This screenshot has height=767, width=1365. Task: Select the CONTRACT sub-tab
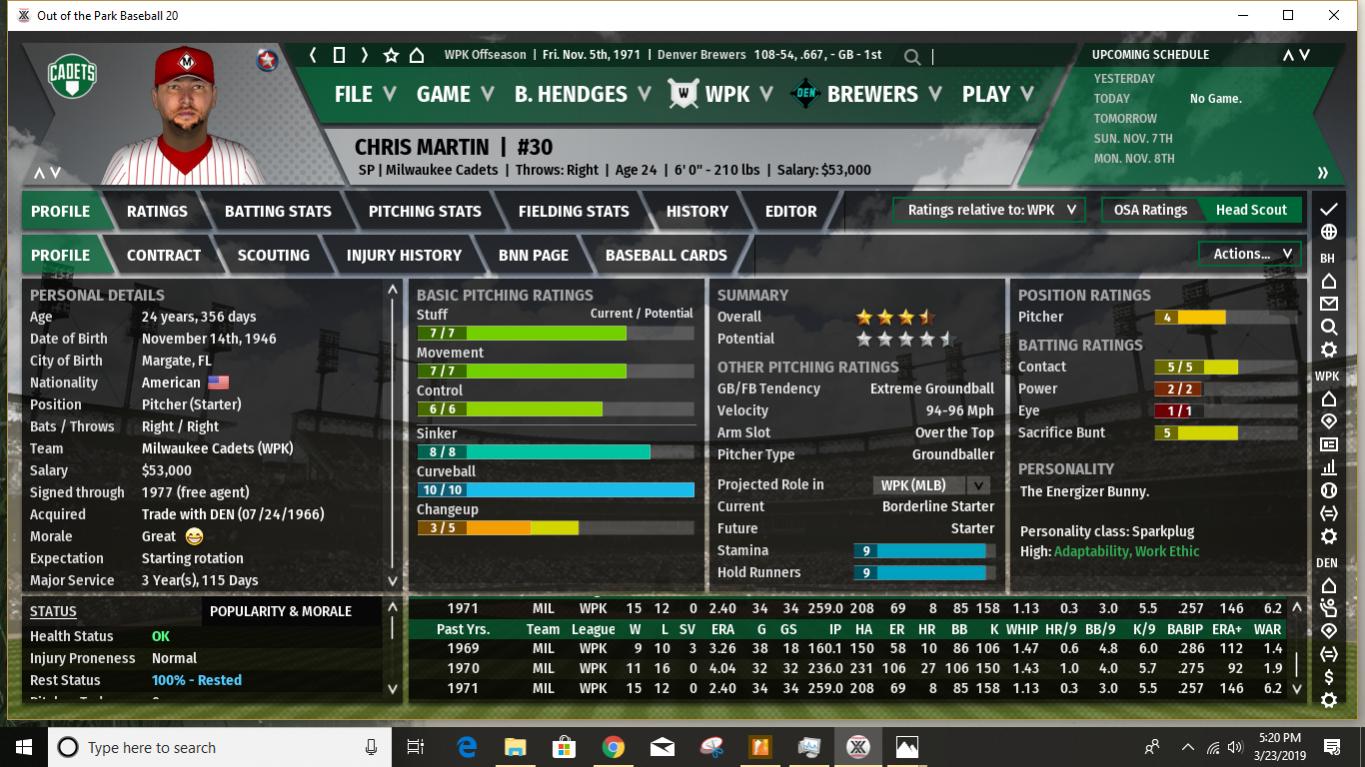[164, 255]
